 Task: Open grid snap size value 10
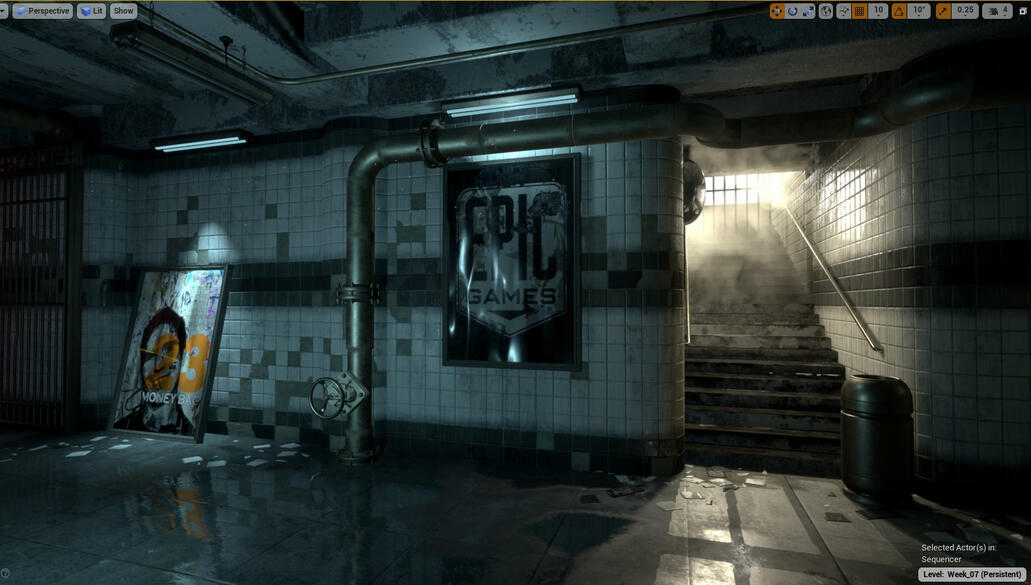878,11
